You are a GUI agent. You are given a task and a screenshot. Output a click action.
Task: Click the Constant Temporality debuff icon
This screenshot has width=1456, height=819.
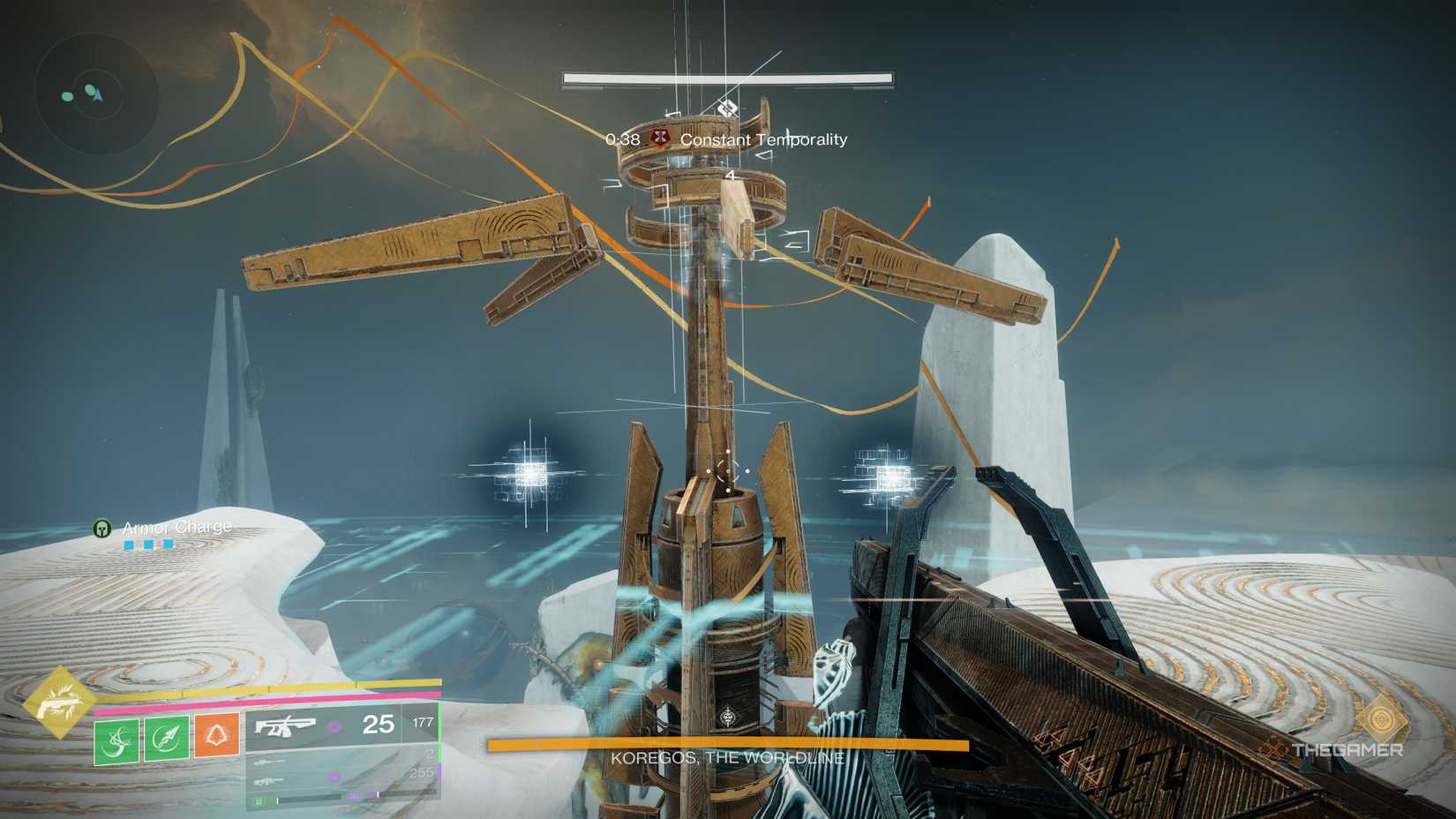[x=660, y=138]
